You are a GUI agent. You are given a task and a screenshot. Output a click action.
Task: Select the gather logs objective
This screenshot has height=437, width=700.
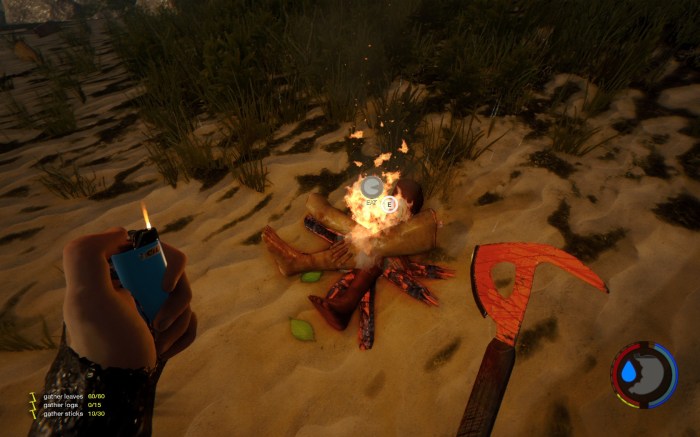(x=60, y=405)
